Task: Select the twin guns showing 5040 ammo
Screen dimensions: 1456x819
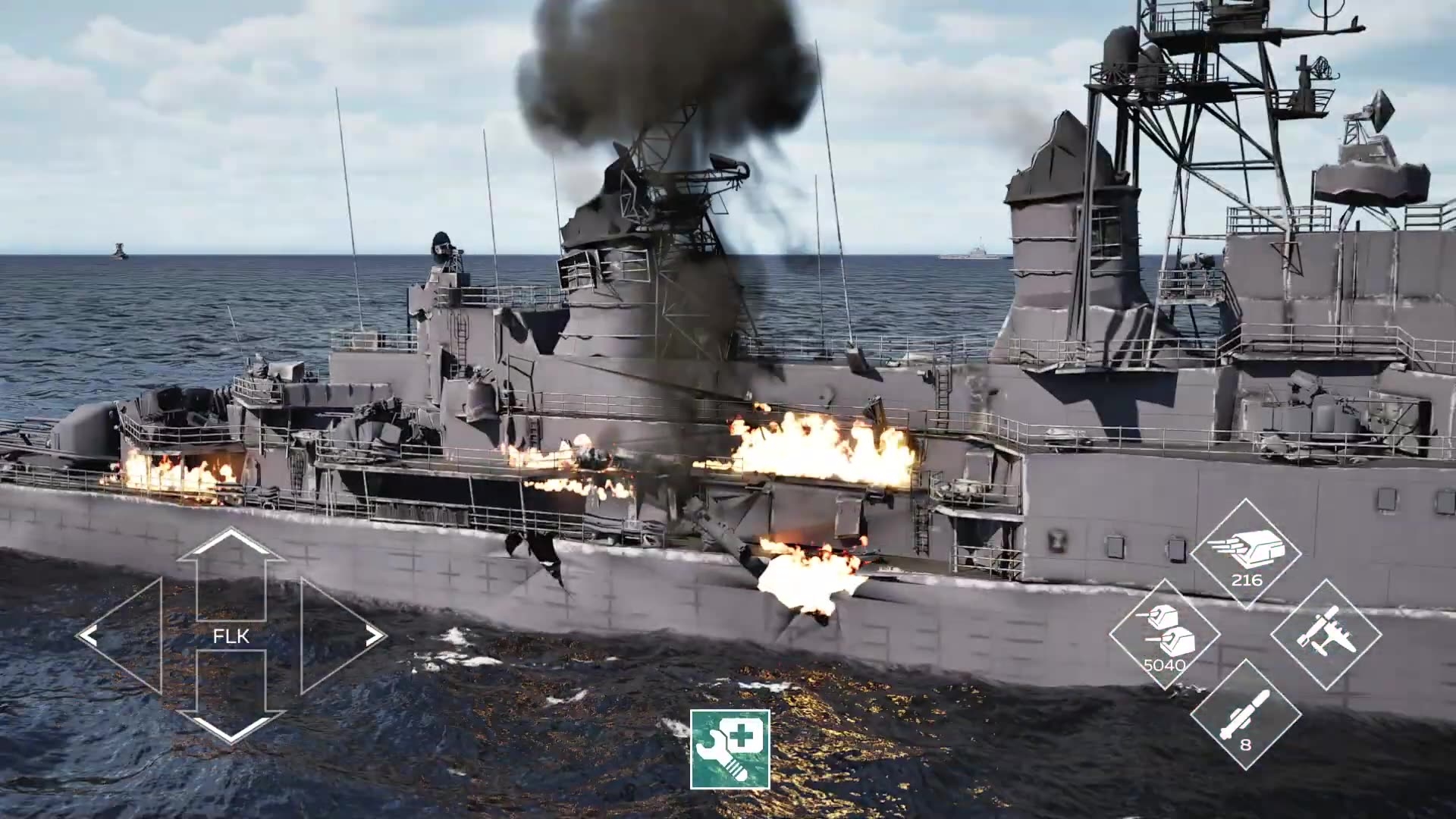Action: click(x=1165, y=635)
